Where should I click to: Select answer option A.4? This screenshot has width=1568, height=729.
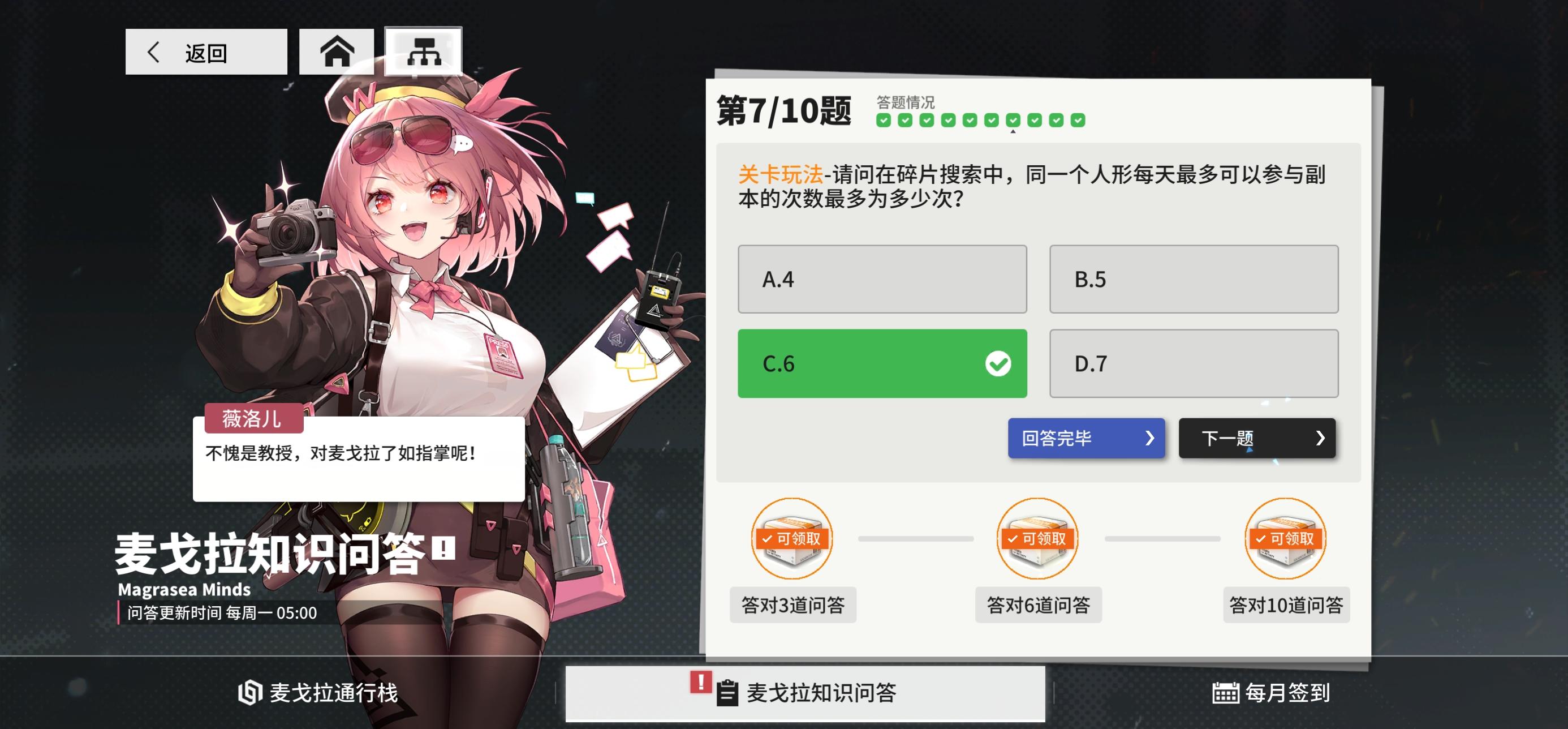(x=882, y=280)
